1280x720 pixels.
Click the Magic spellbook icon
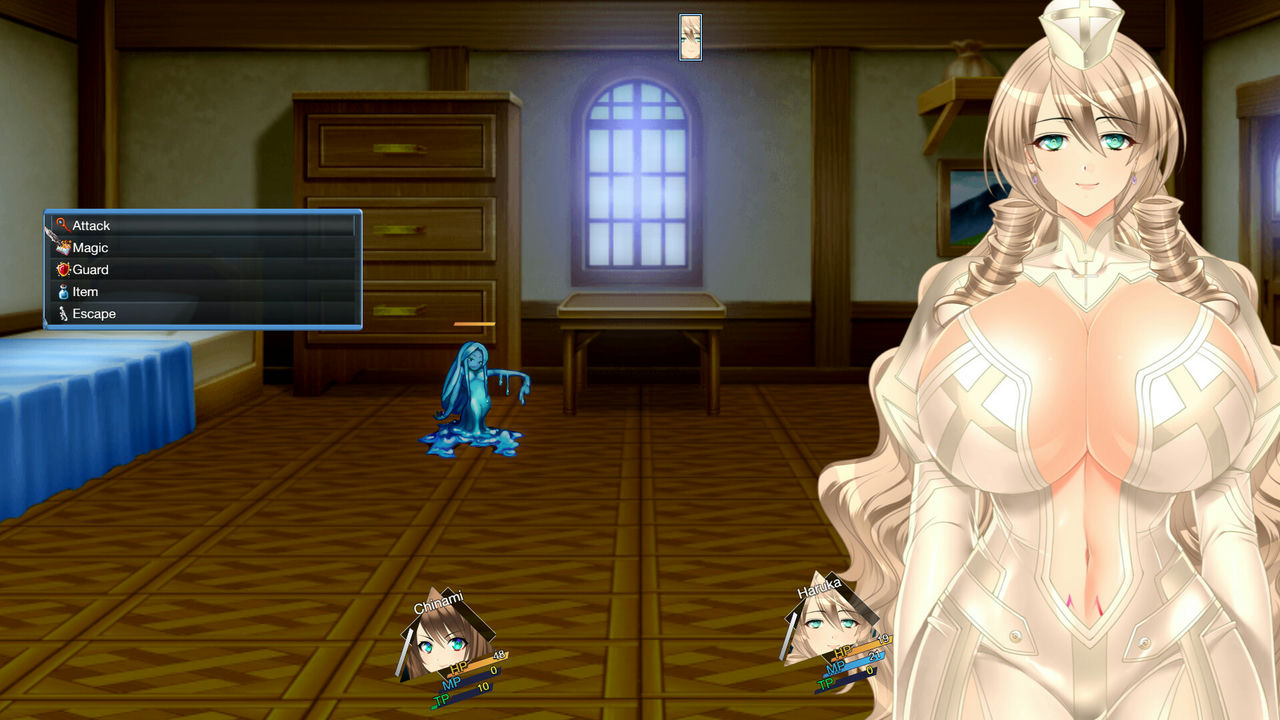(64, 247)
